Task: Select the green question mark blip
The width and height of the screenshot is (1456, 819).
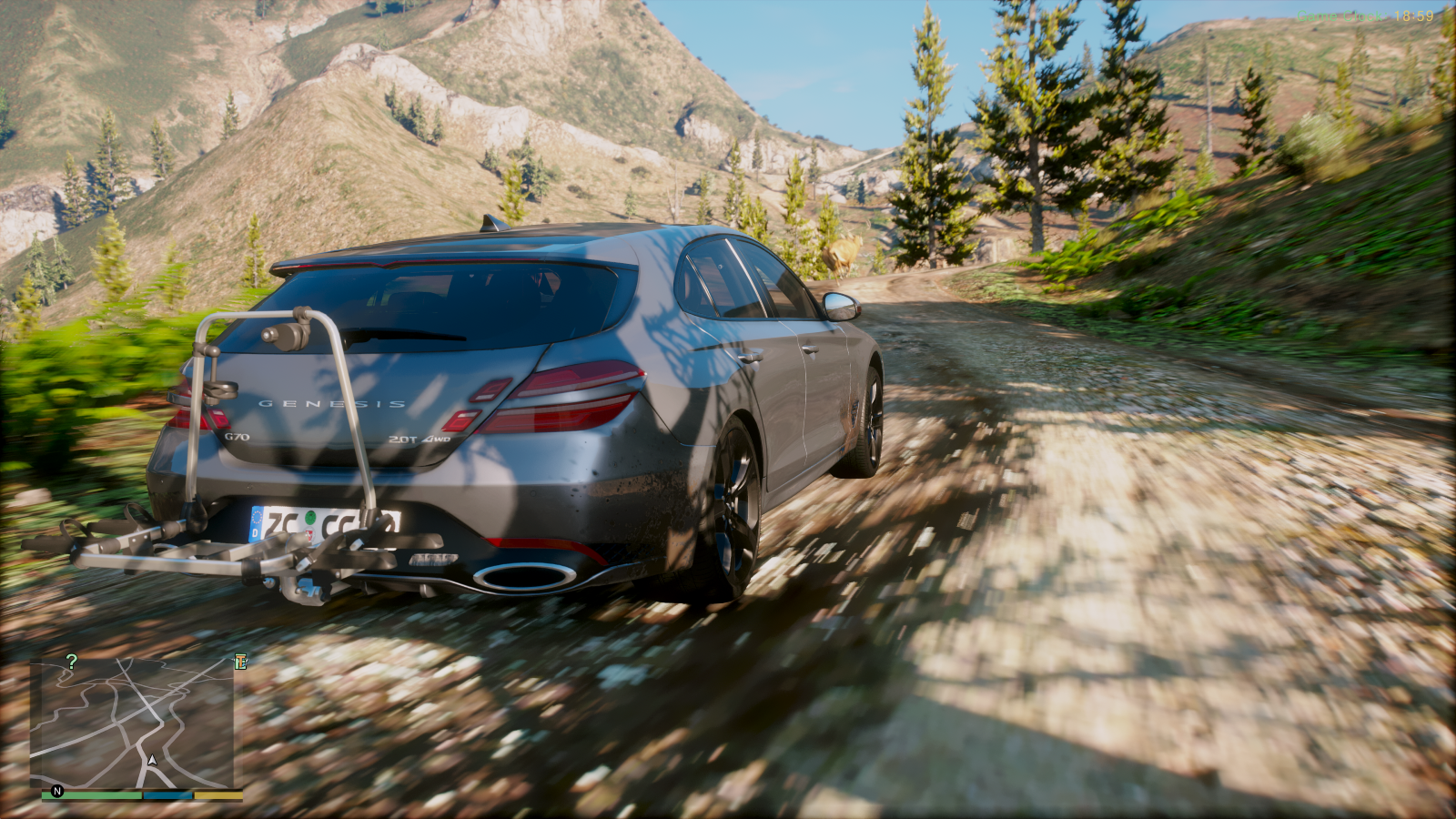Action: pos(72,662)
